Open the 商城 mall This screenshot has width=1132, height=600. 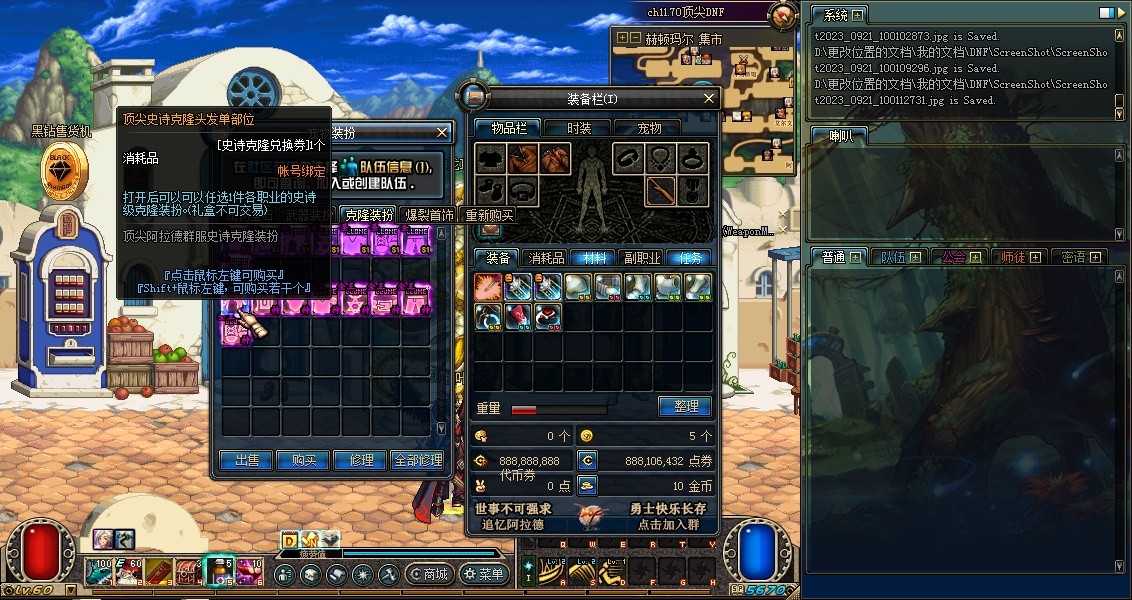click(x=428, y=575)
